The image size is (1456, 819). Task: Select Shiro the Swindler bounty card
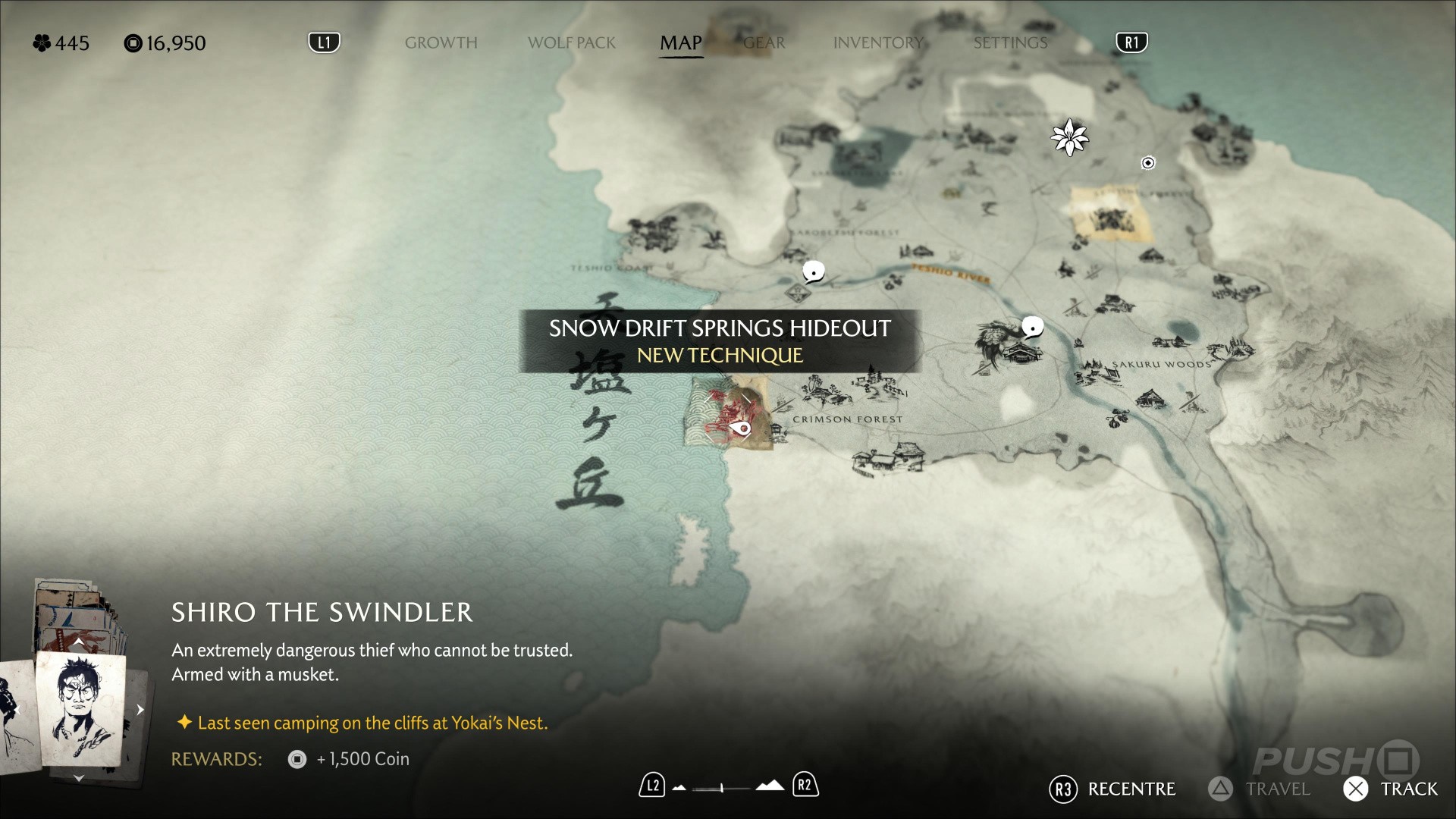click(80, 709)
